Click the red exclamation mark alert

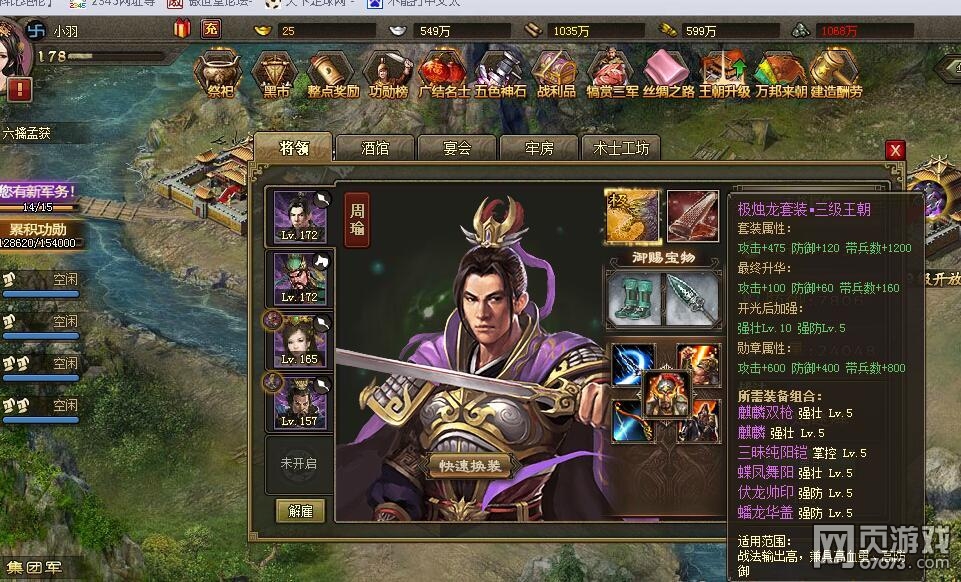(x=19, y=89)
